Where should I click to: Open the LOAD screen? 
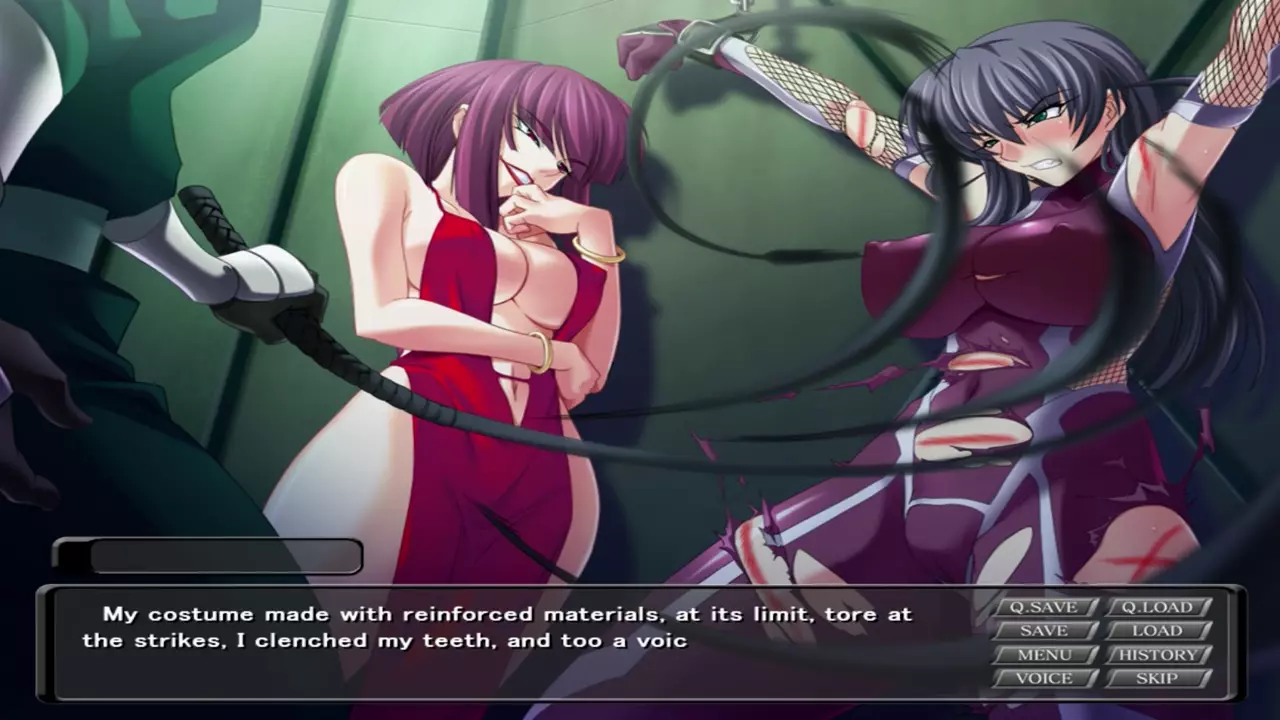point(1157,631)
